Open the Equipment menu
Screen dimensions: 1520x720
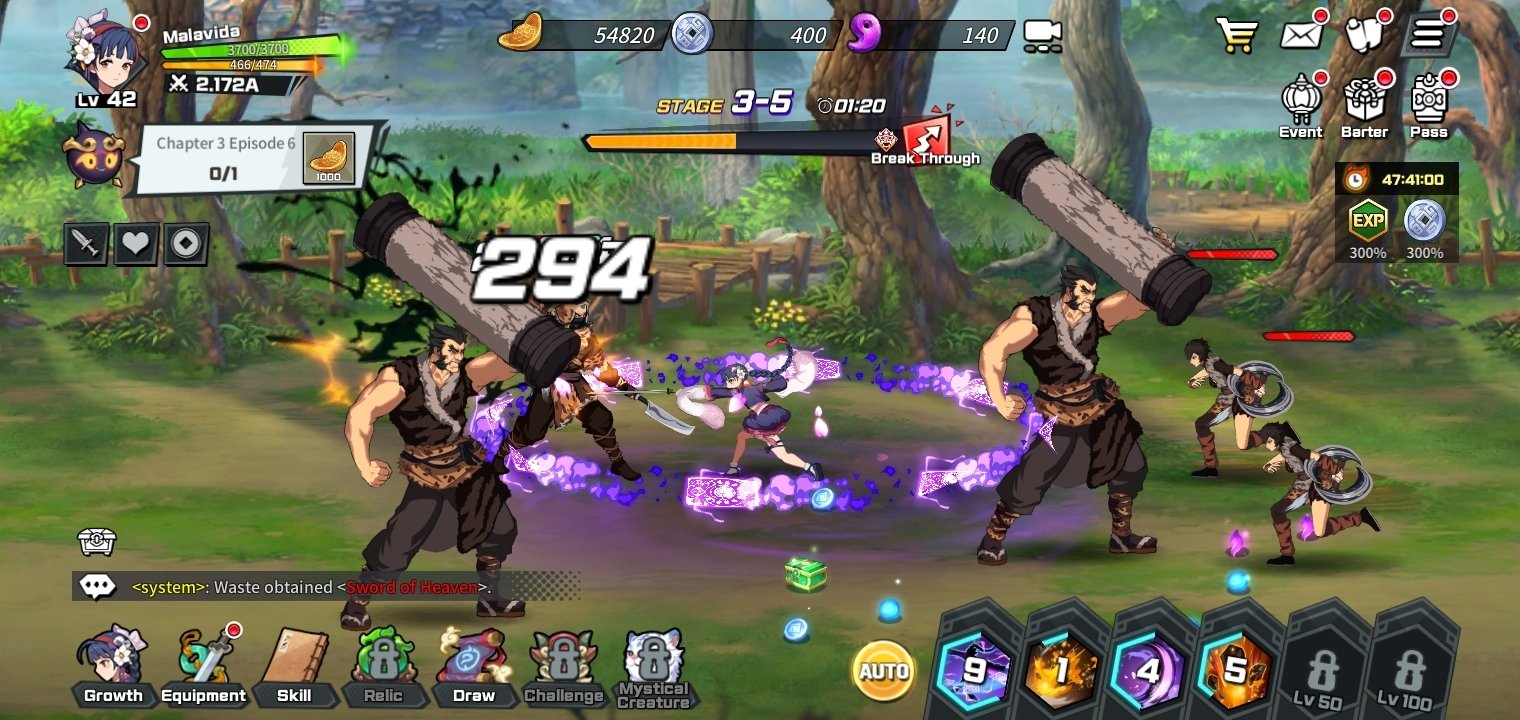click(x=203, y=667)
